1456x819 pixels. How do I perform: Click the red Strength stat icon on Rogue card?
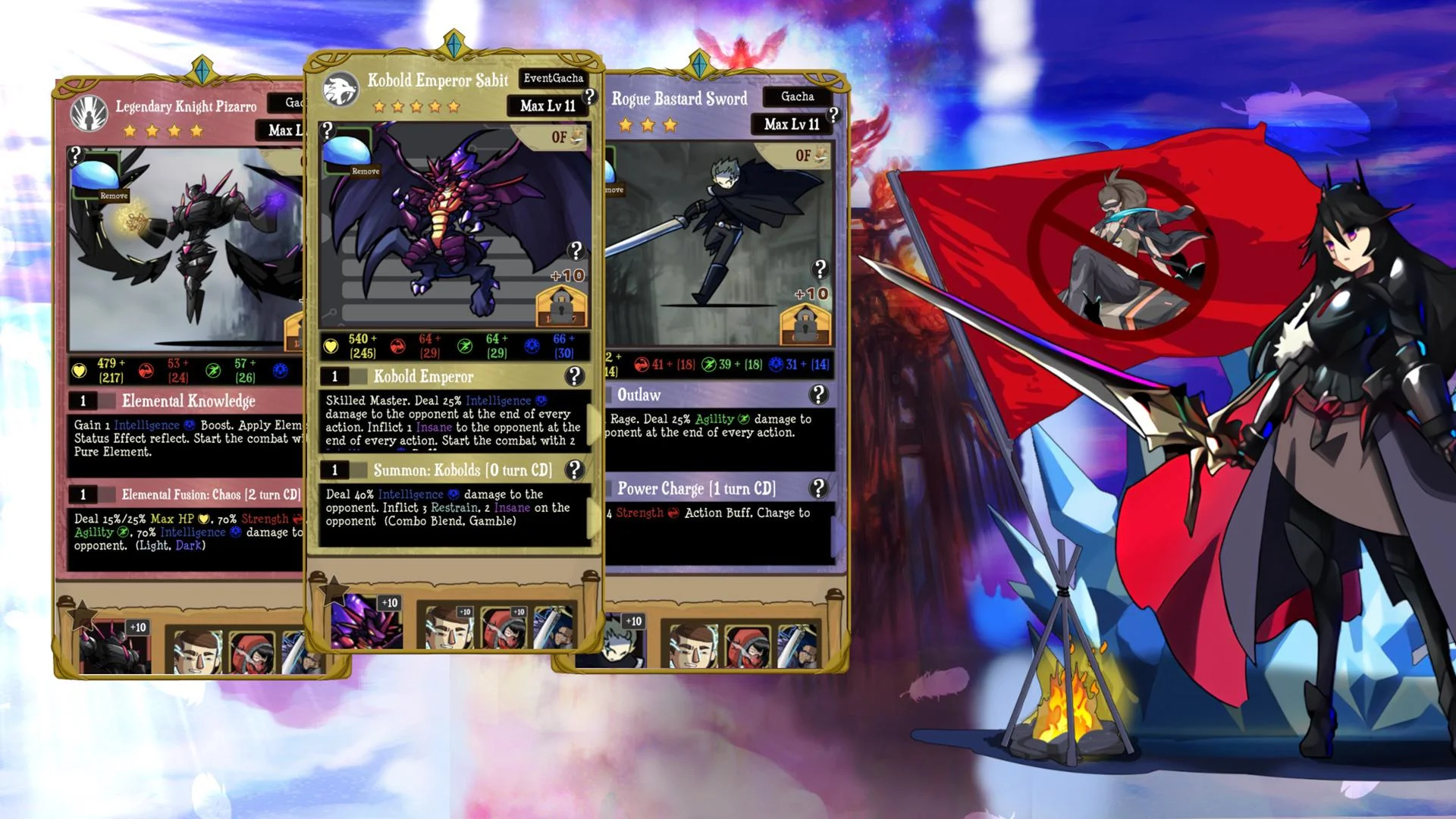click(x=641, y=363)
